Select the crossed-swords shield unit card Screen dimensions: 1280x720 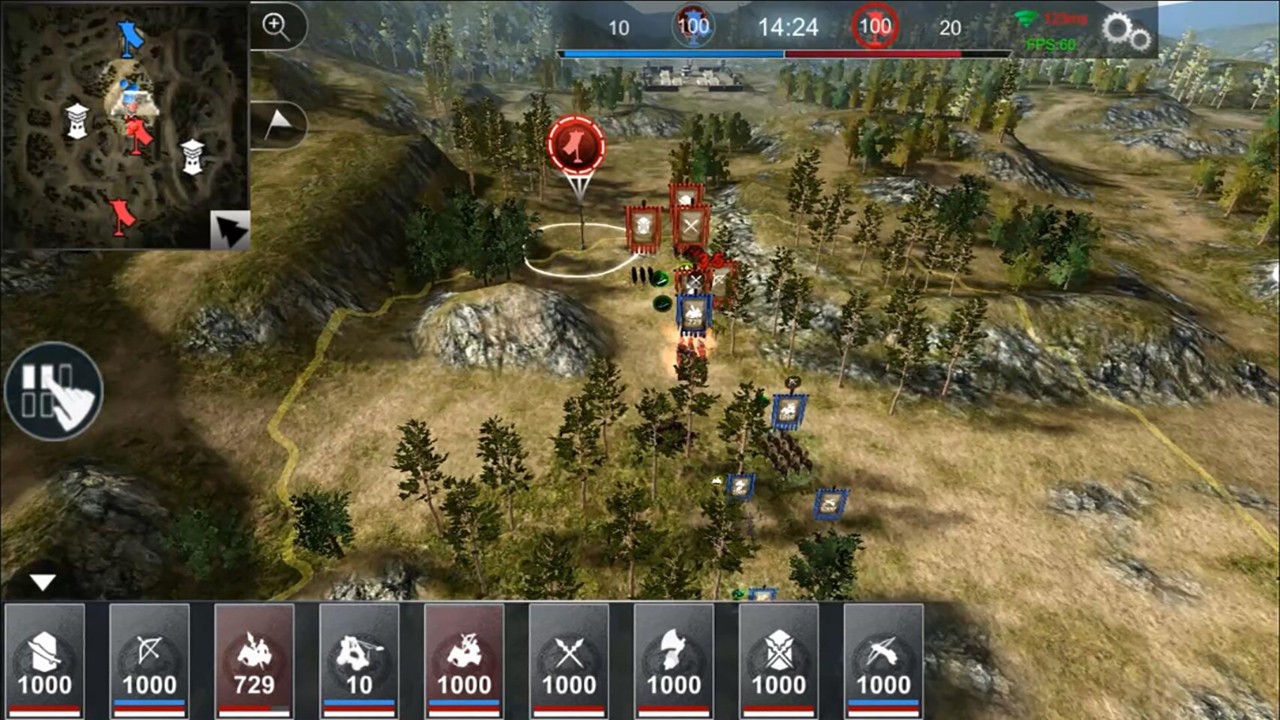point(779,661)
